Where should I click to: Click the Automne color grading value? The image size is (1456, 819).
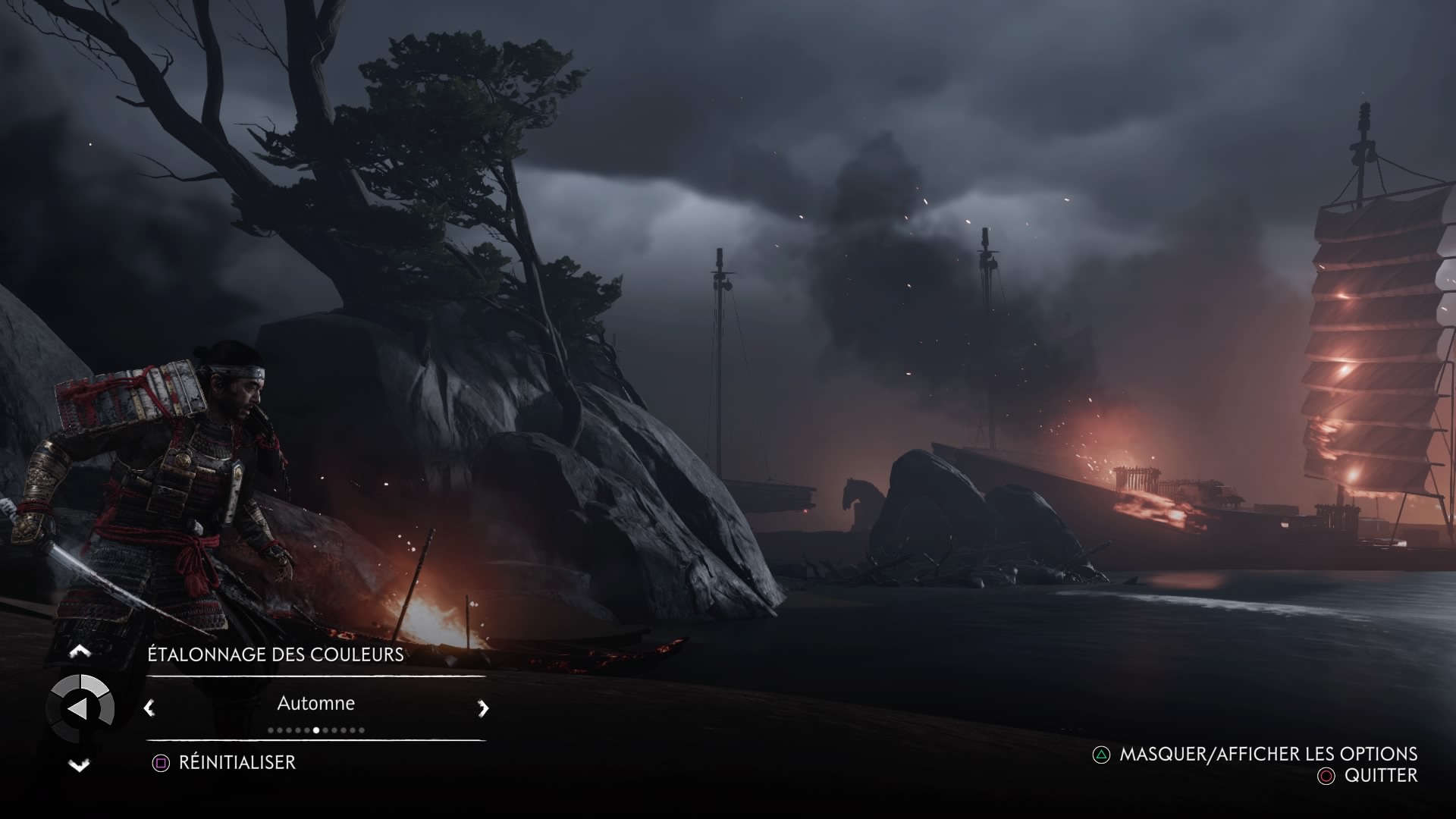coord(315,704)
